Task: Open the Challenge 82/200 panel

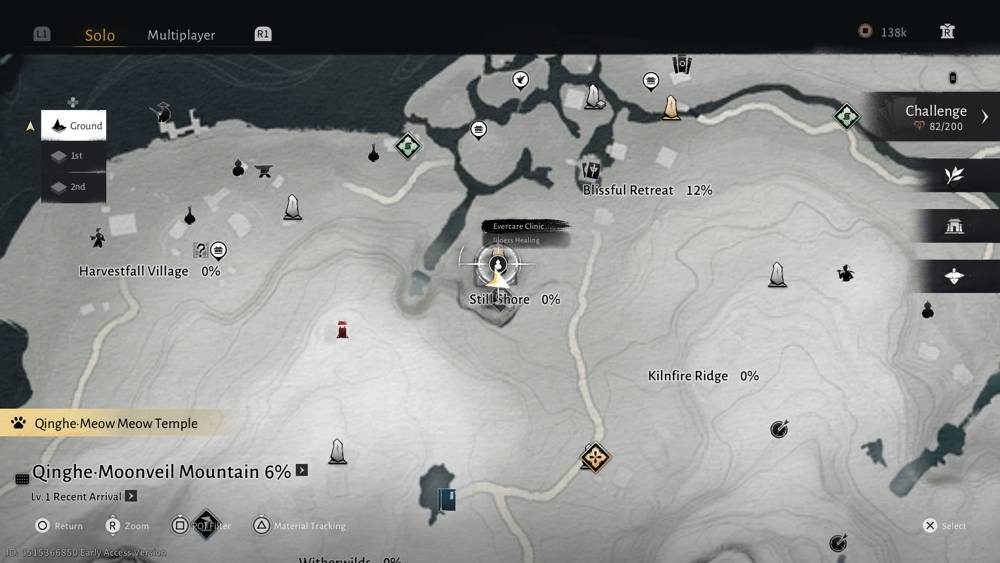Action: [936, 117]
